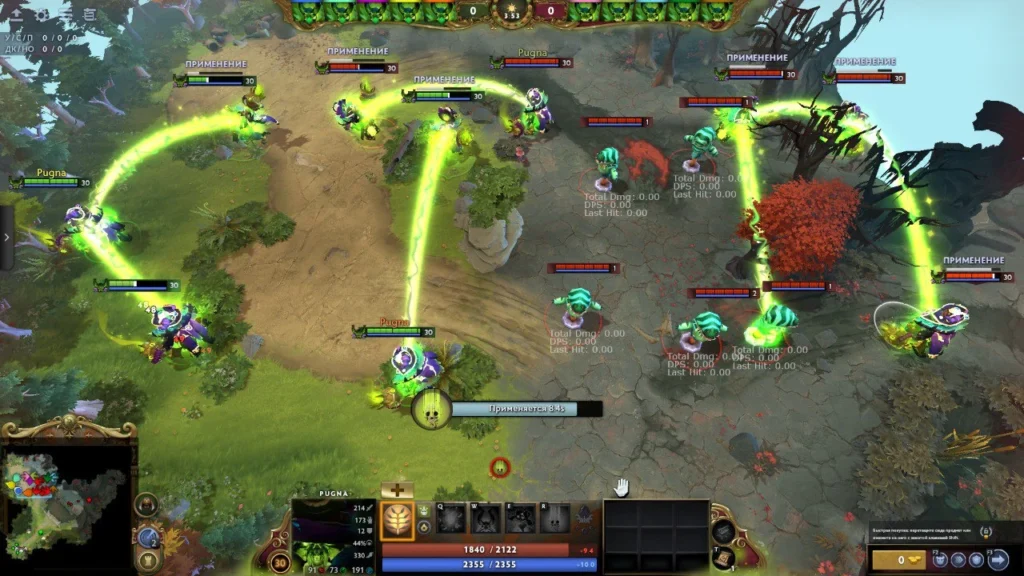The image size is (1024, 576).
Task: Toggle the quick-buy lock icon
Action: tap(986, 531)
